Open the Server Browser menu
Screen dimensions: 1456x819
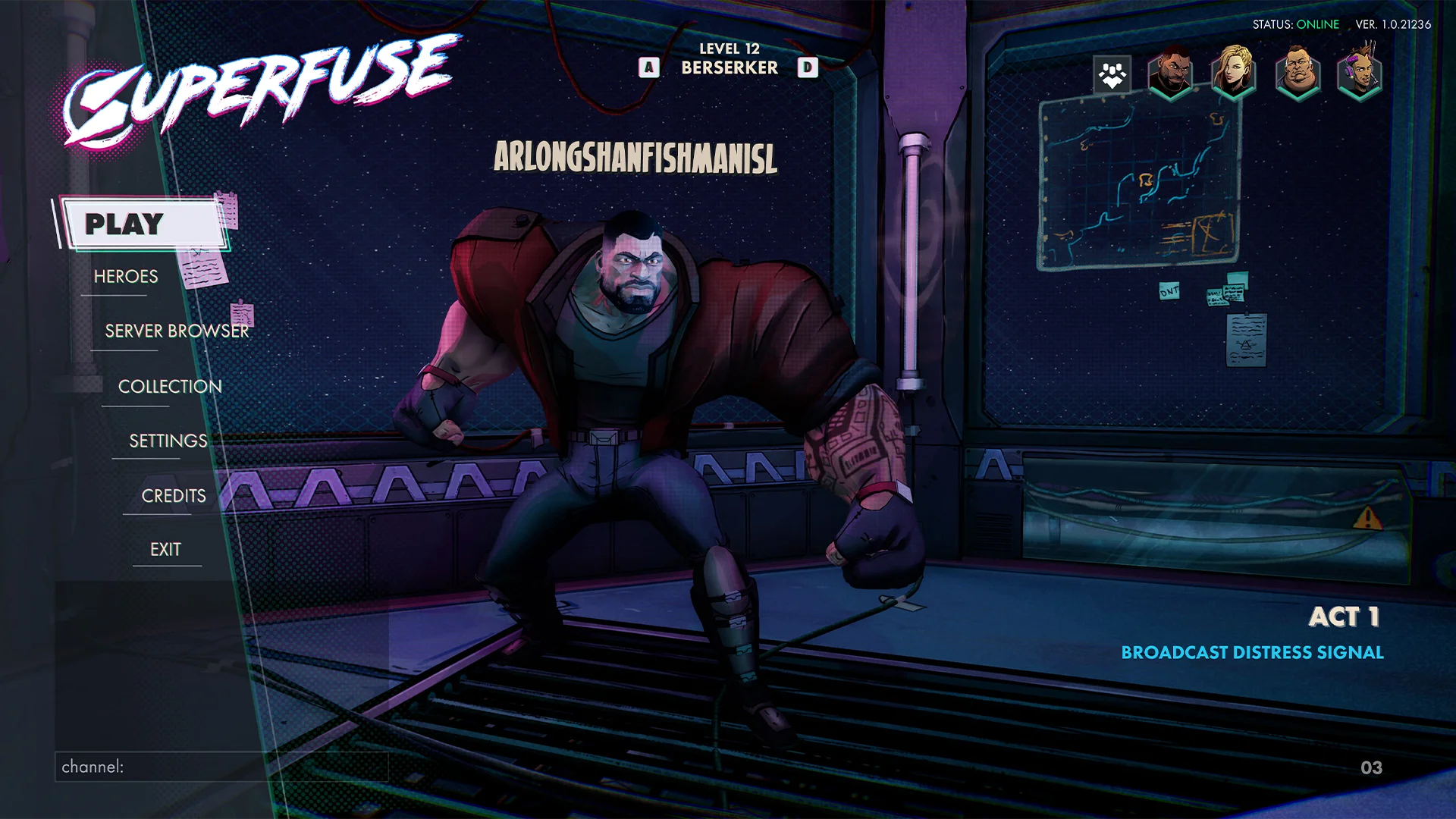[x=176, y=331]
